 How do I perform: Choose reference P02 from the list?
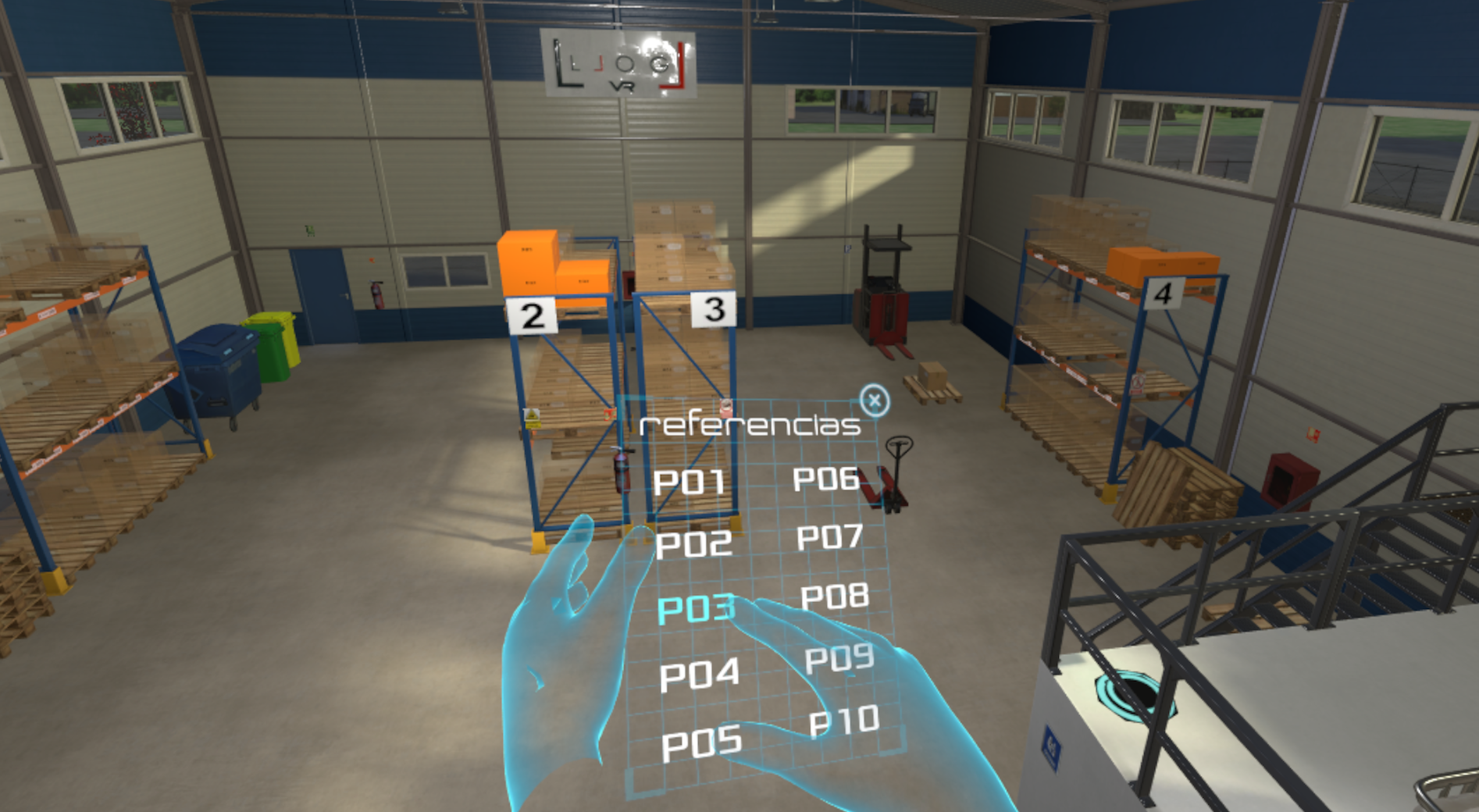tap(693, 543)
